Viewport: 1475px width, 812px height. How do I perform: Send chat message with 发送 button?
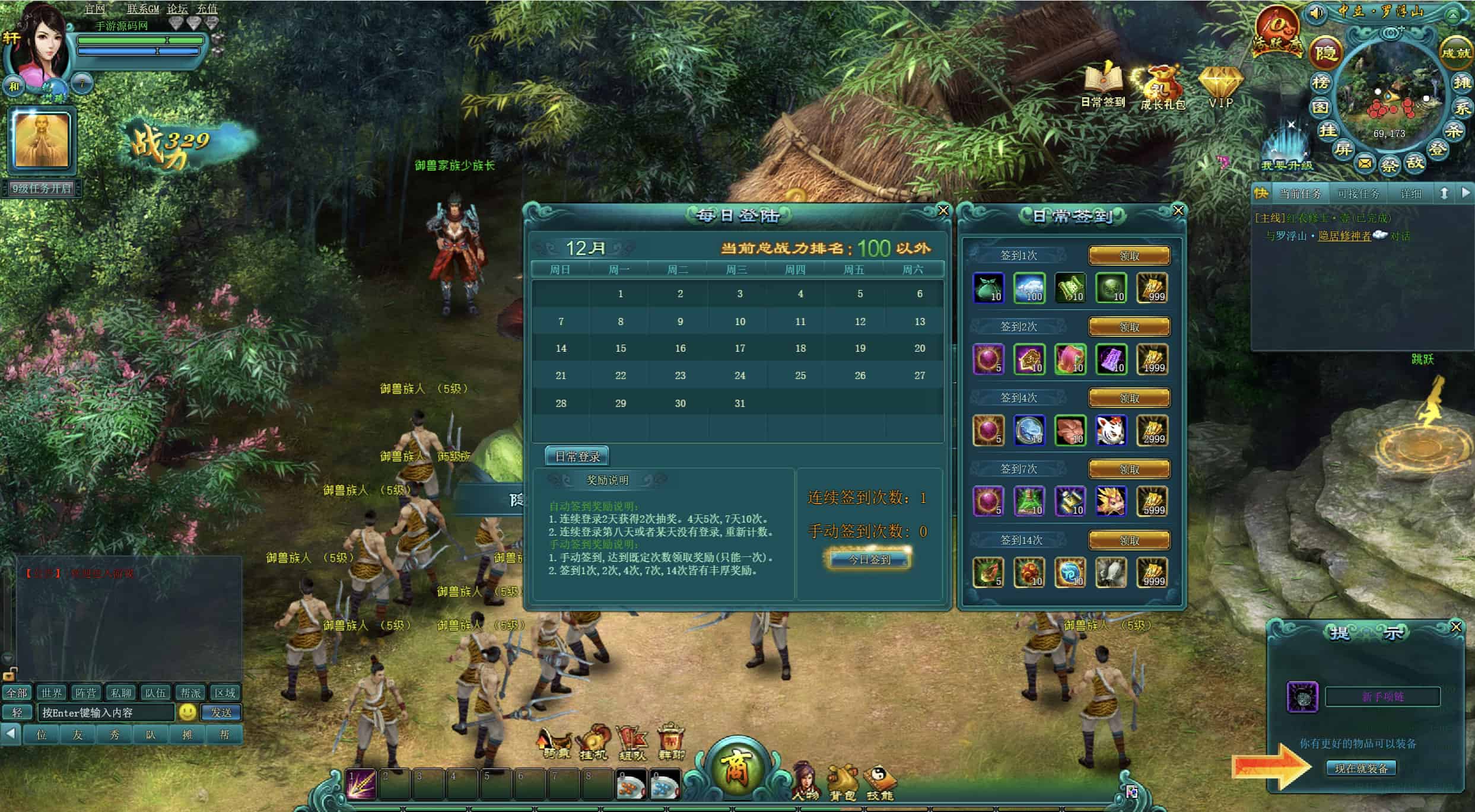pyautogui.click(x=221, y=712)
